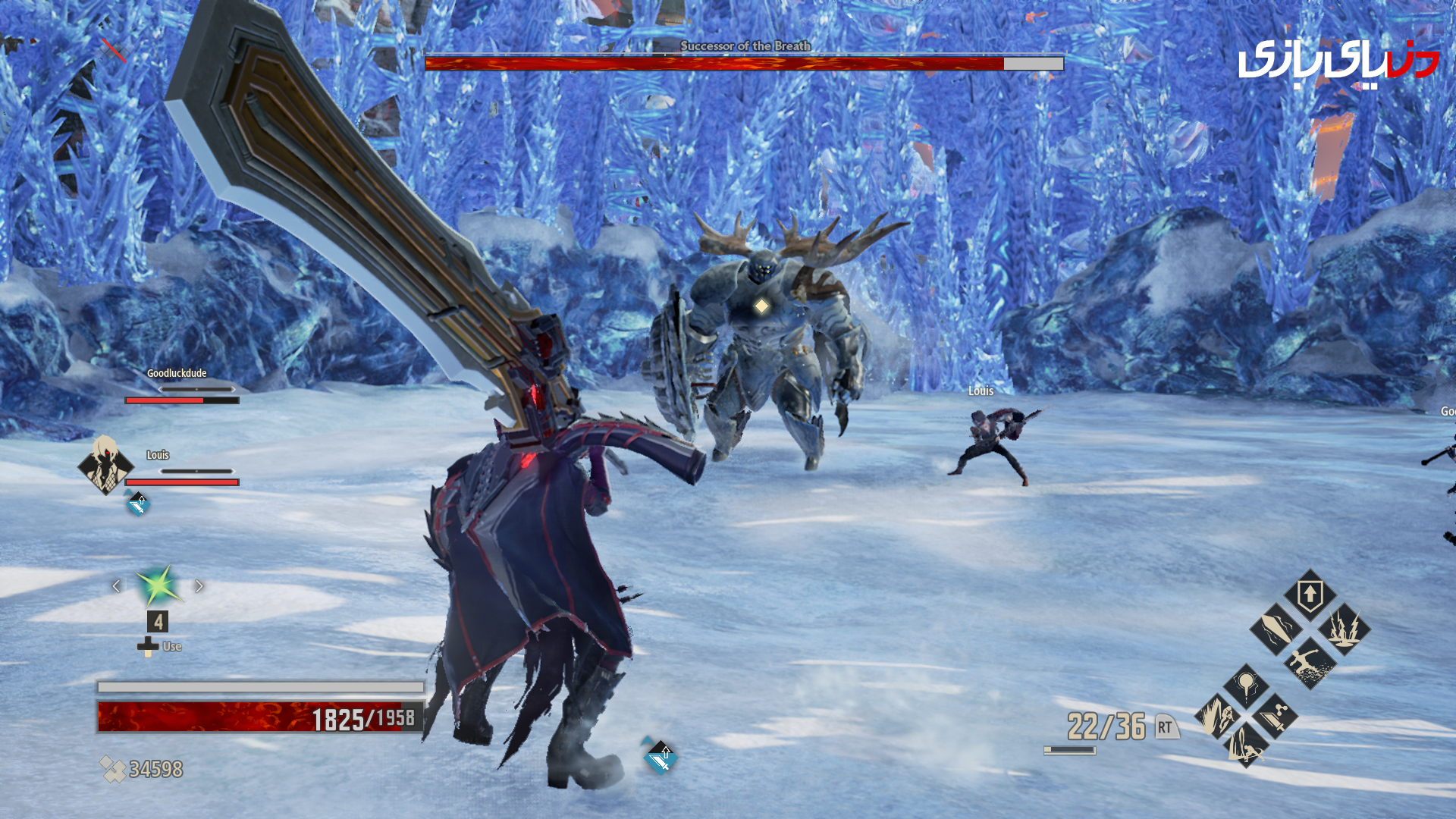Select the blade-shard gift icon in the skill cluster
The height and width of the screenshot is (819, 1456).
tap(1275, 631)
